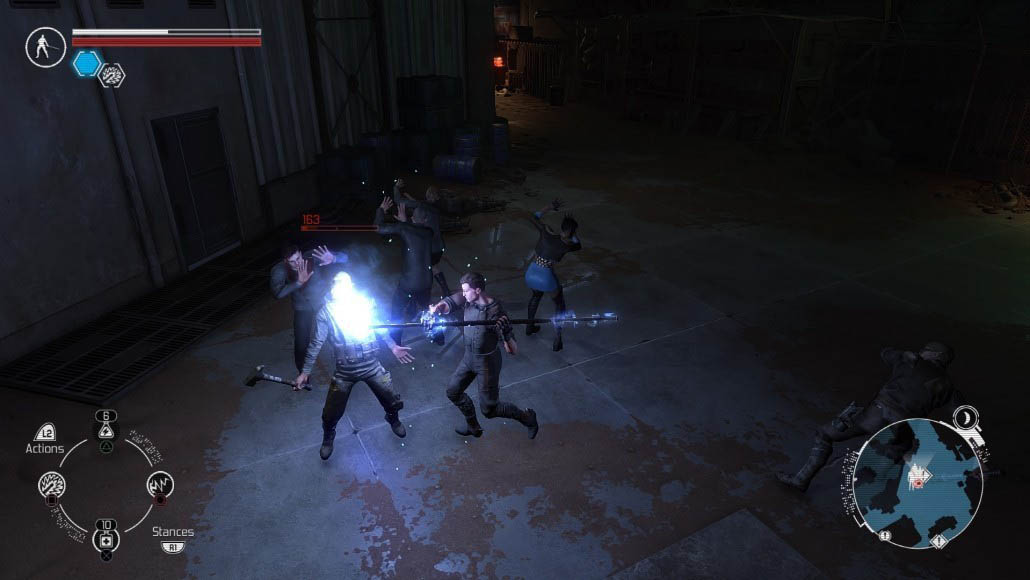Use the lightning flask item

tap(105, 430)
